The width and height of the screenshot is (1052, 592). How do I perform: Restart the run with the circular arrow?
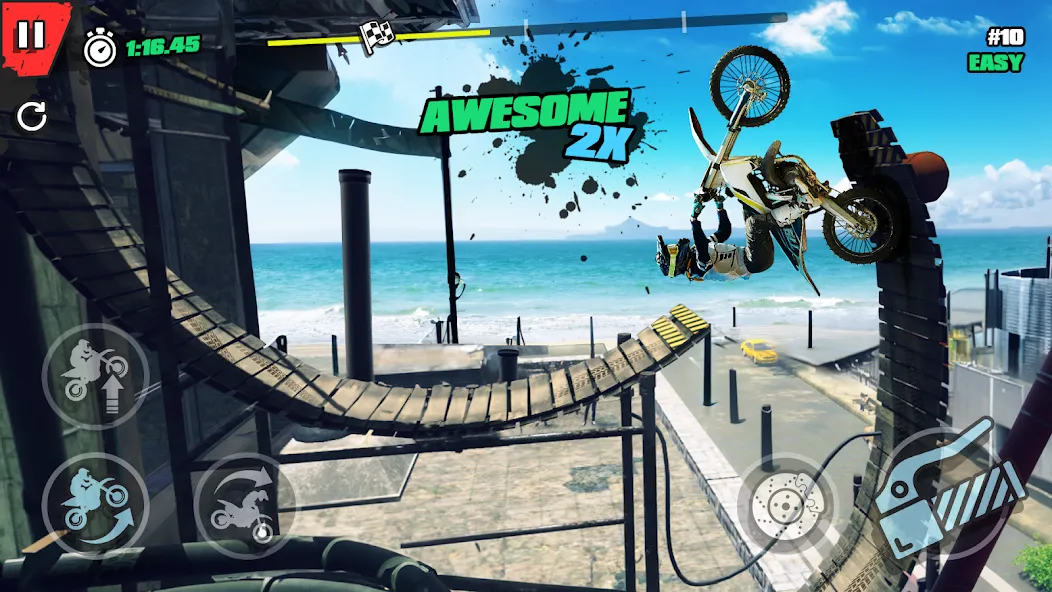point(32,118)
